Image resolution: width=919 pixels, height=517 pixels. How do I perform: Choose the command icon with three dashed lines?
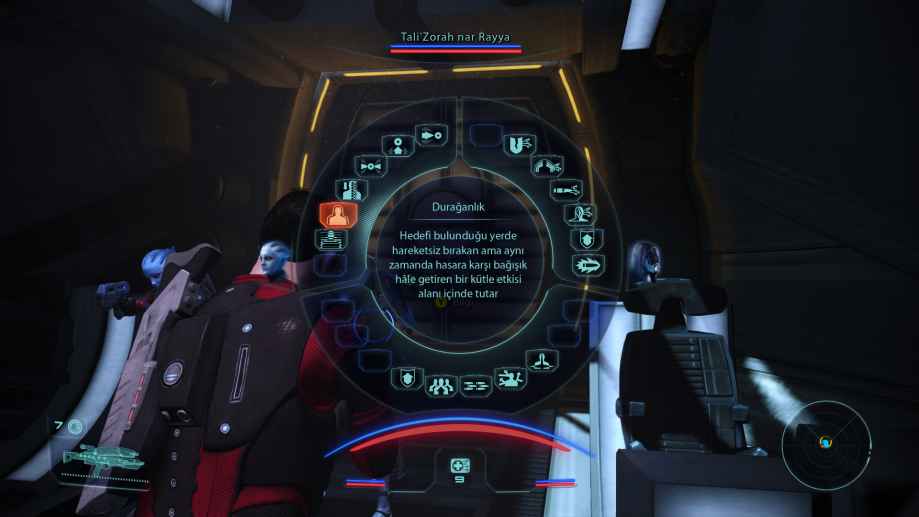[x=473, y=383]
